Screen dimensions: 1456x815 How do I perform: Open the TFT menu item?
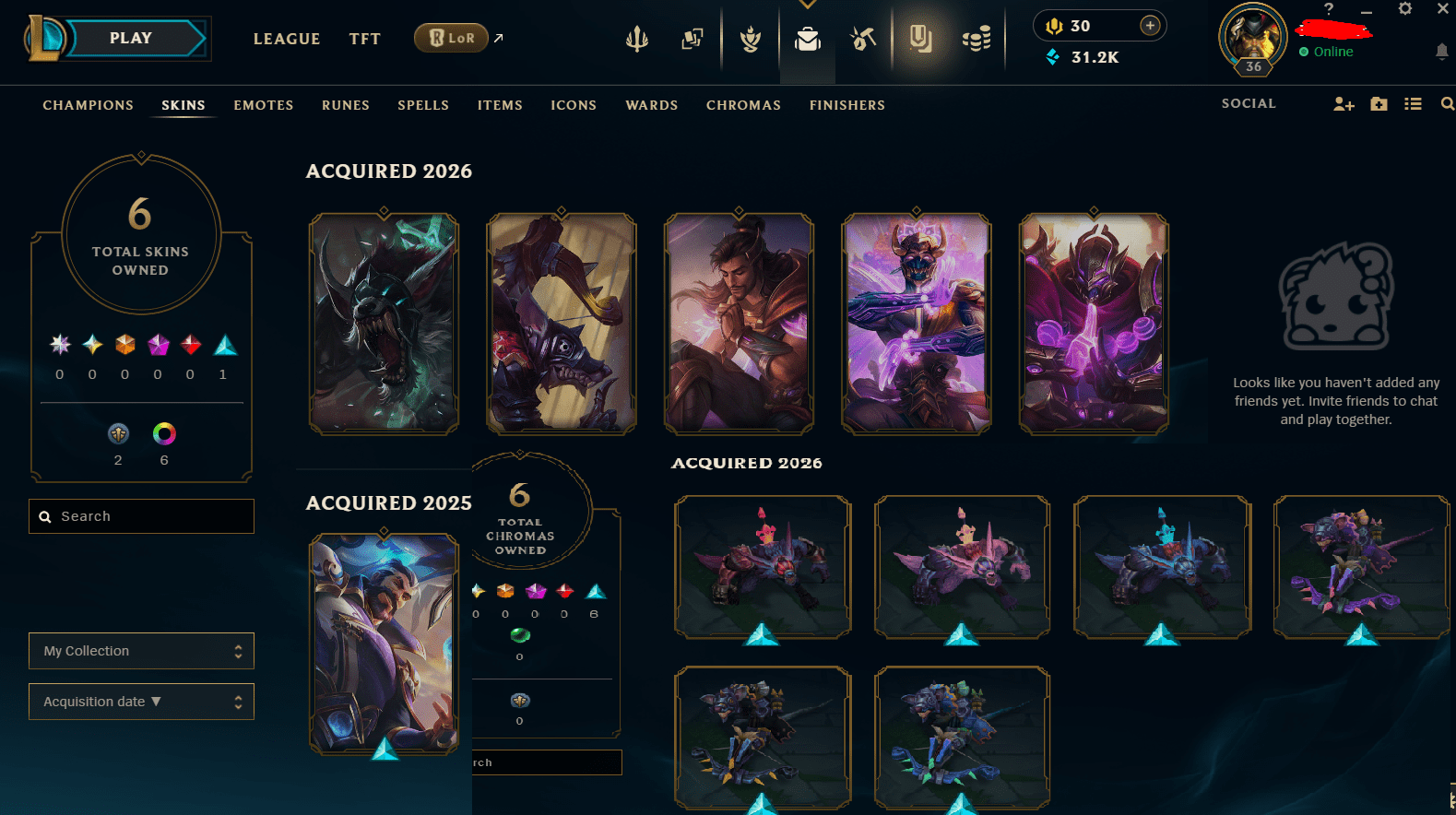pos(364,39)
